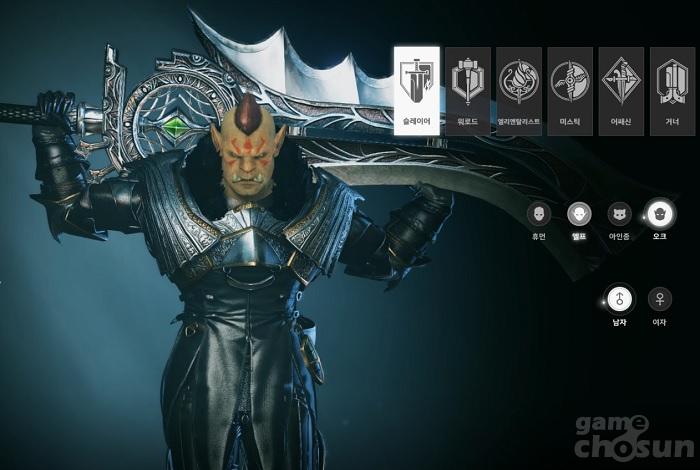This screenshot has height=470, width=700.
Task: Switch gender to female (여자)
Action: tap(659, 298)
